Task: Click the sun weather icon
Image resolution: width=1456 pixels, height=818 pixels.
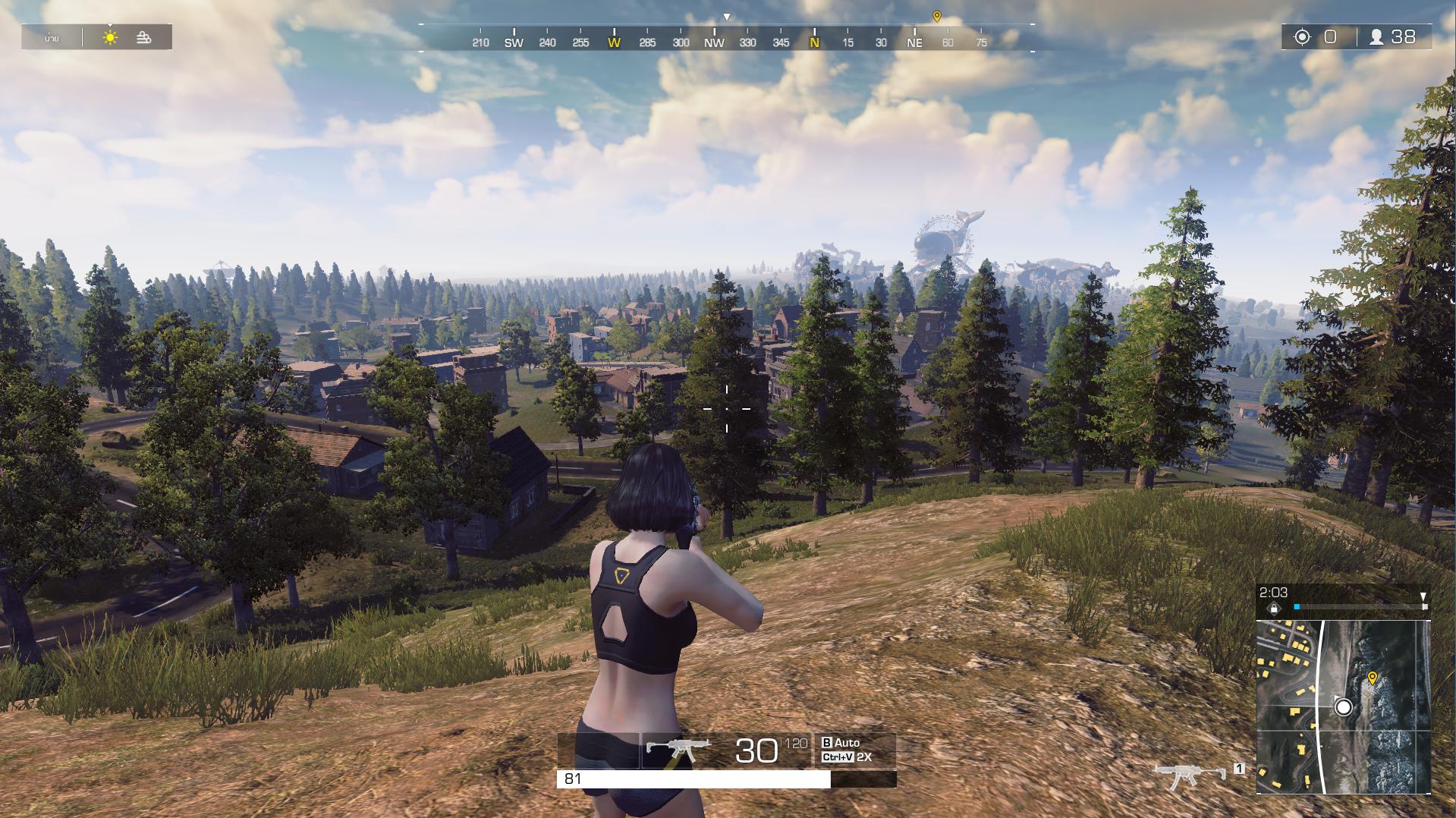Action: [111, 36]
